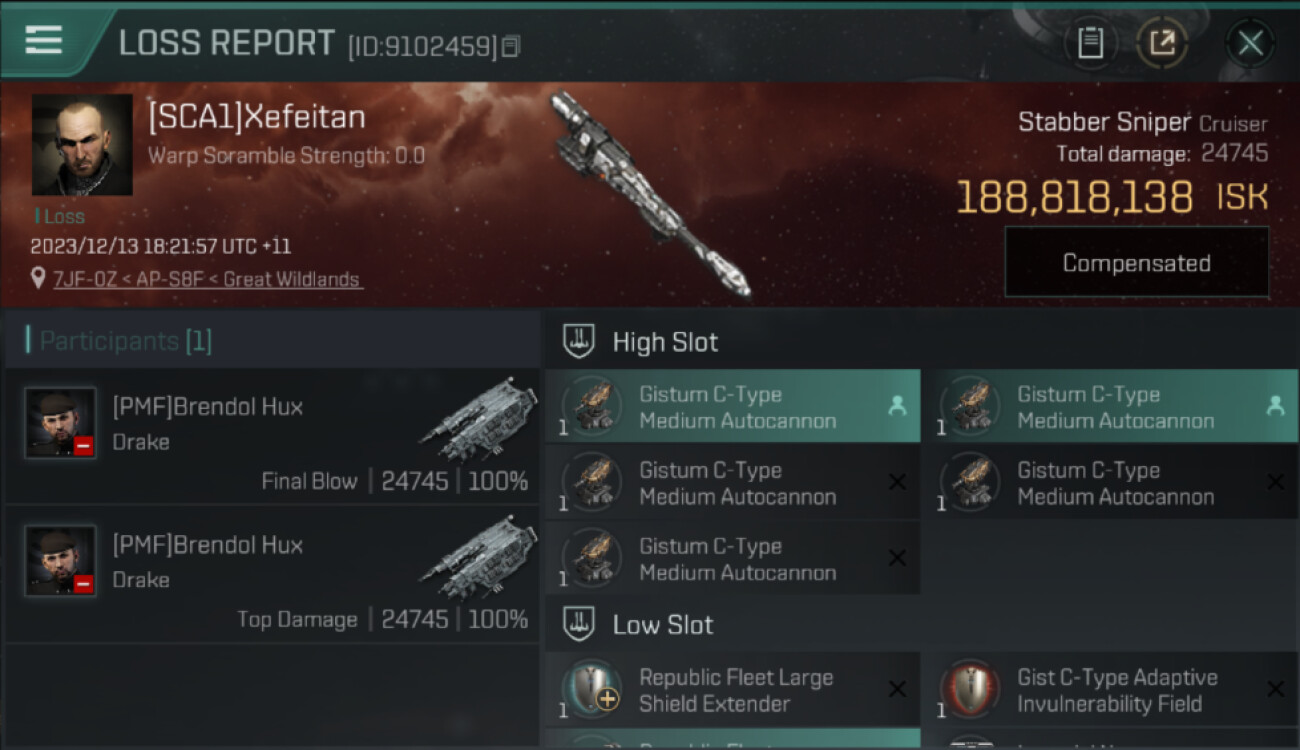This screenshot has width=1300, height=750.
Task: View Xefeitan's character portrait
Action: click(x=82, y=144)
